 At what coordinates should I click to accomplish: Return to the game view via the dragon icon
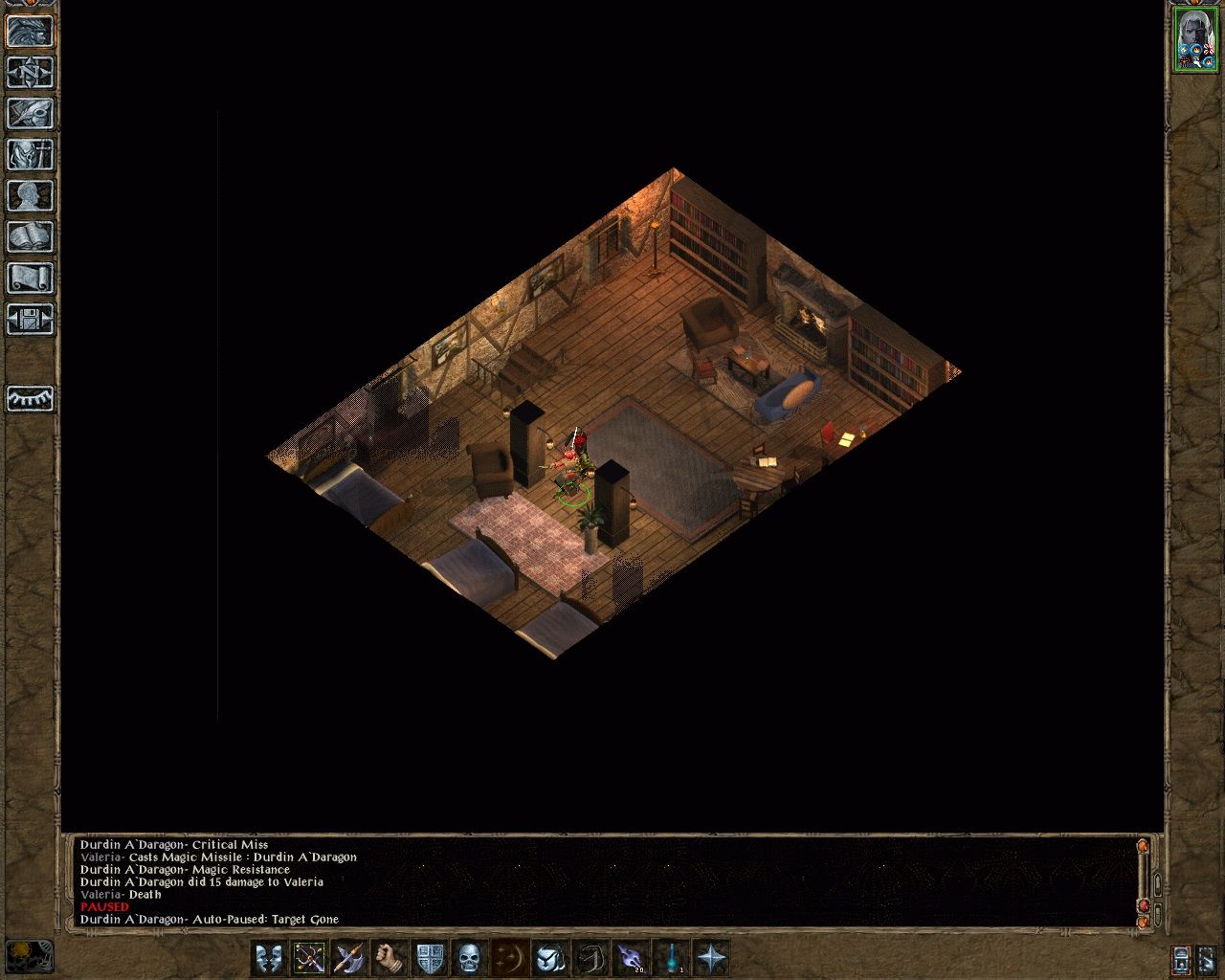point(29,32)
